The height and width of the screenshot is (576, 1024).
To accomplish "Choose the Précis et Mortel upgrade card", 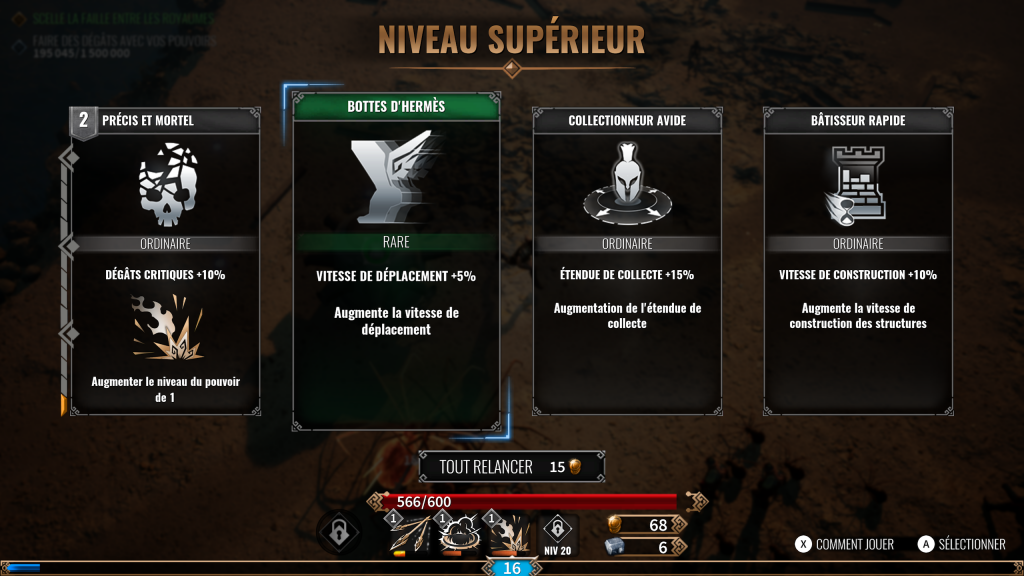I will click(165, 262).
